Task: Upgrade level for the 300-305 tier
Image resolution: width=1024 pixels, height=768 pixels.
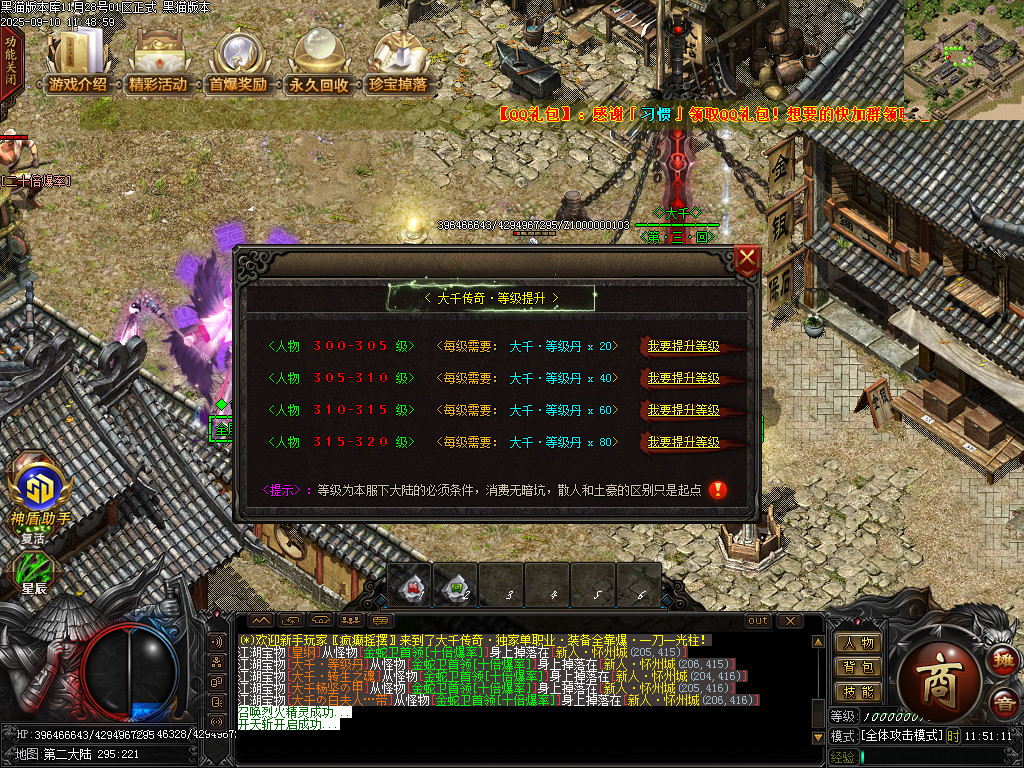Action: tap(683, 346)
